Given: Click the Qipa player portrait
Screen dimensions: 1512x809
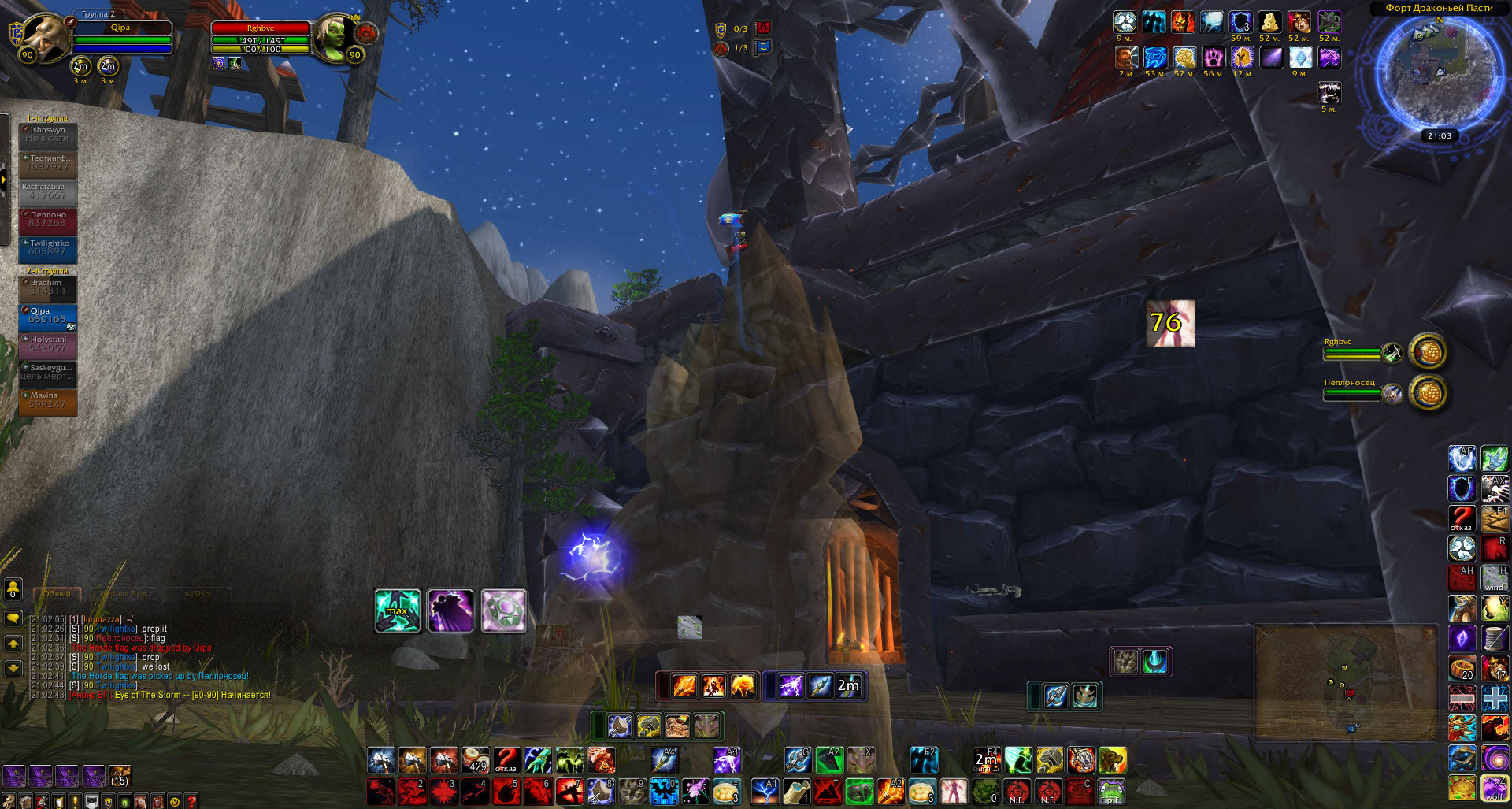Looking at the screenshot, I should pos(44,37).
